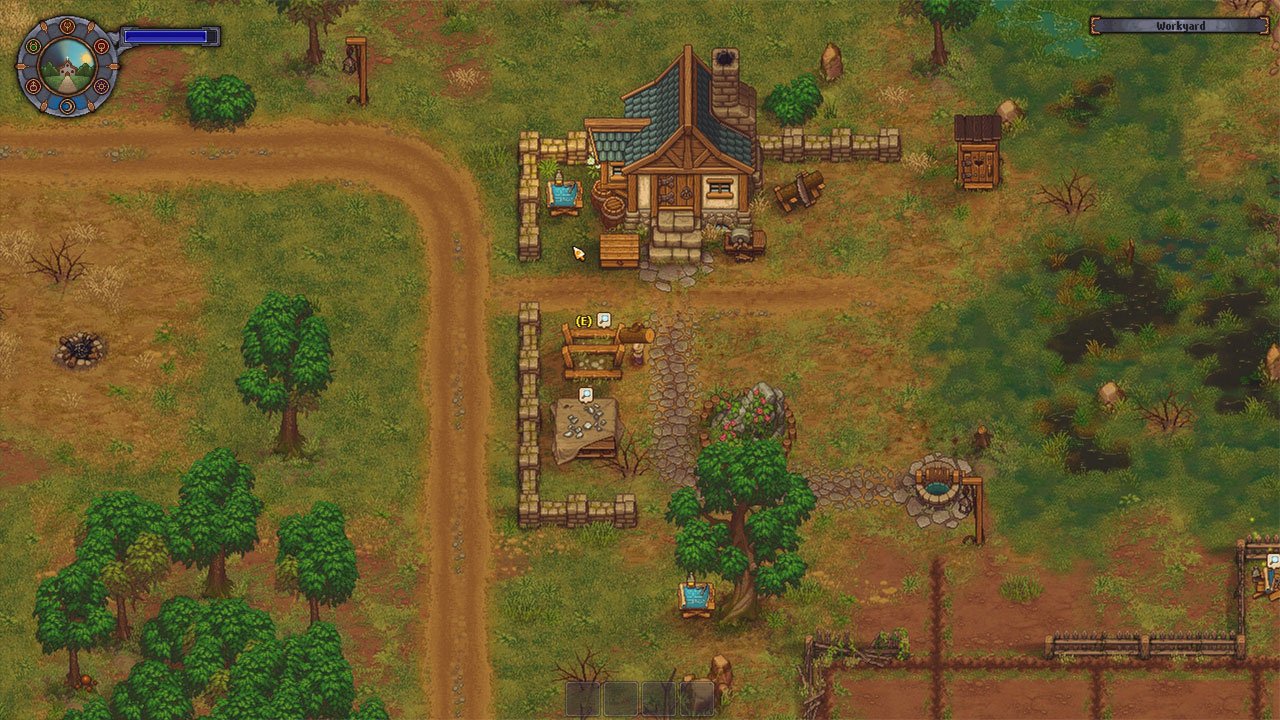
Task: Click the green bull symbol on the clock dial
Action: coord(33,46)
